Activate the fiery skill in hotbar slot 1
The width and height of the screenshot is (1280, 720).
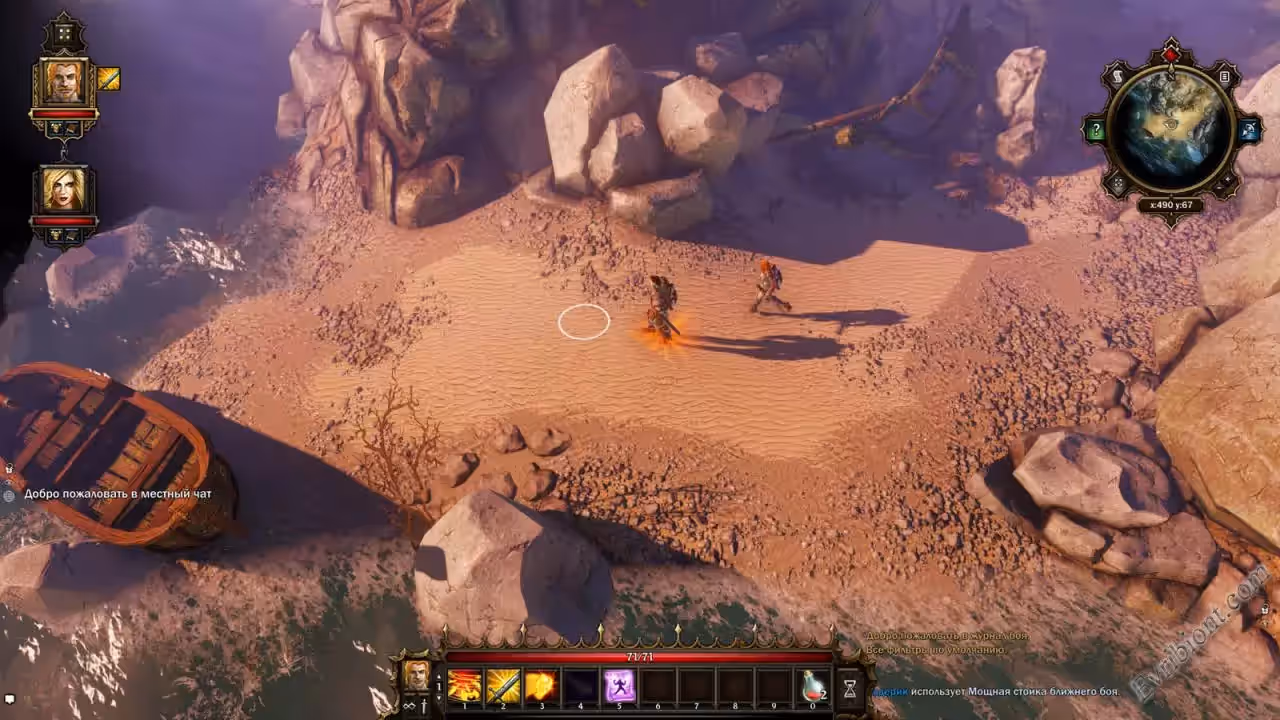(x=464, y=686)
